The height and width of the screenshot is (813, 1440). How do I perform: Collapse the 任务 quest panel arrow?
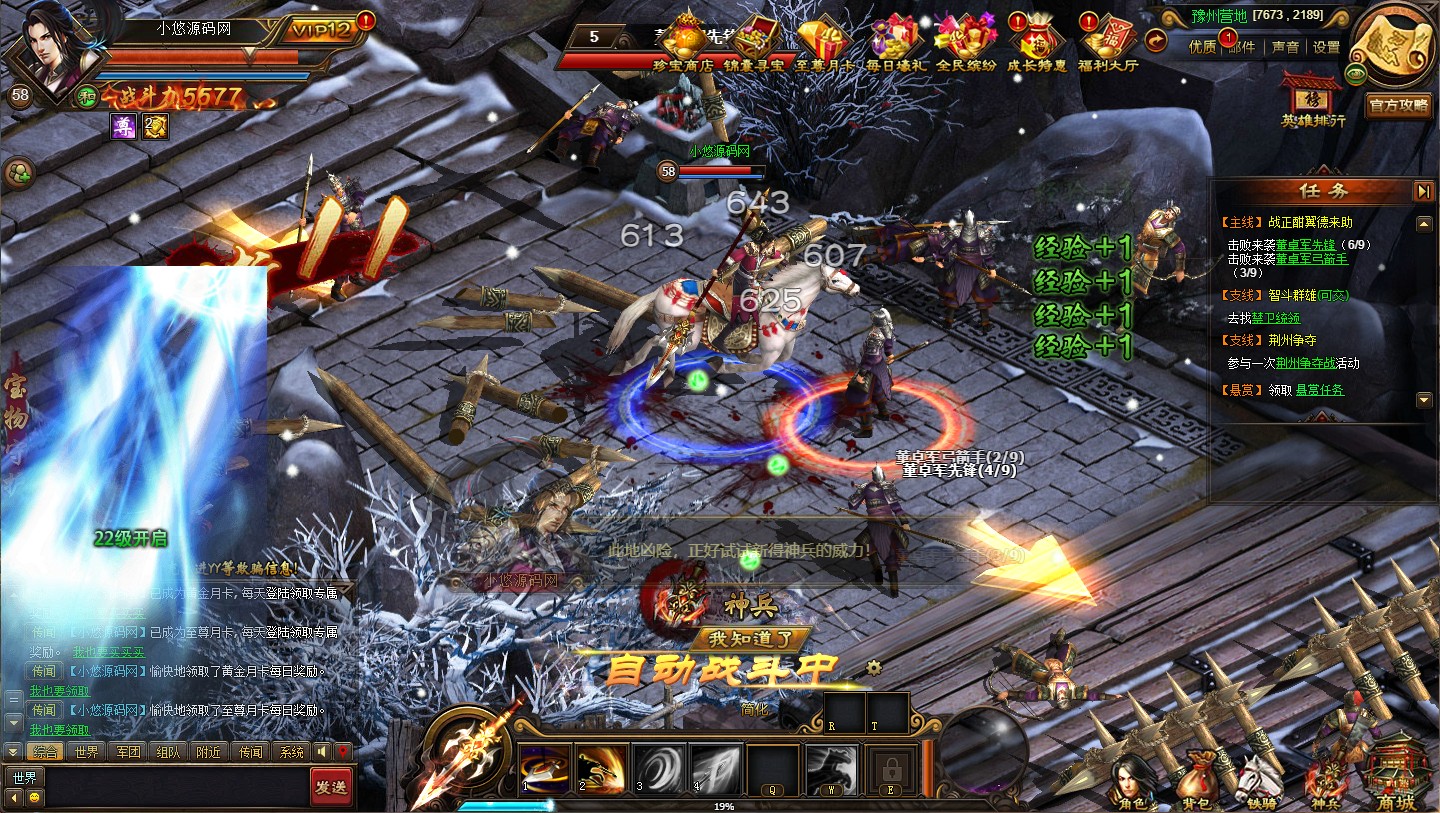(x=1423, y=191)
